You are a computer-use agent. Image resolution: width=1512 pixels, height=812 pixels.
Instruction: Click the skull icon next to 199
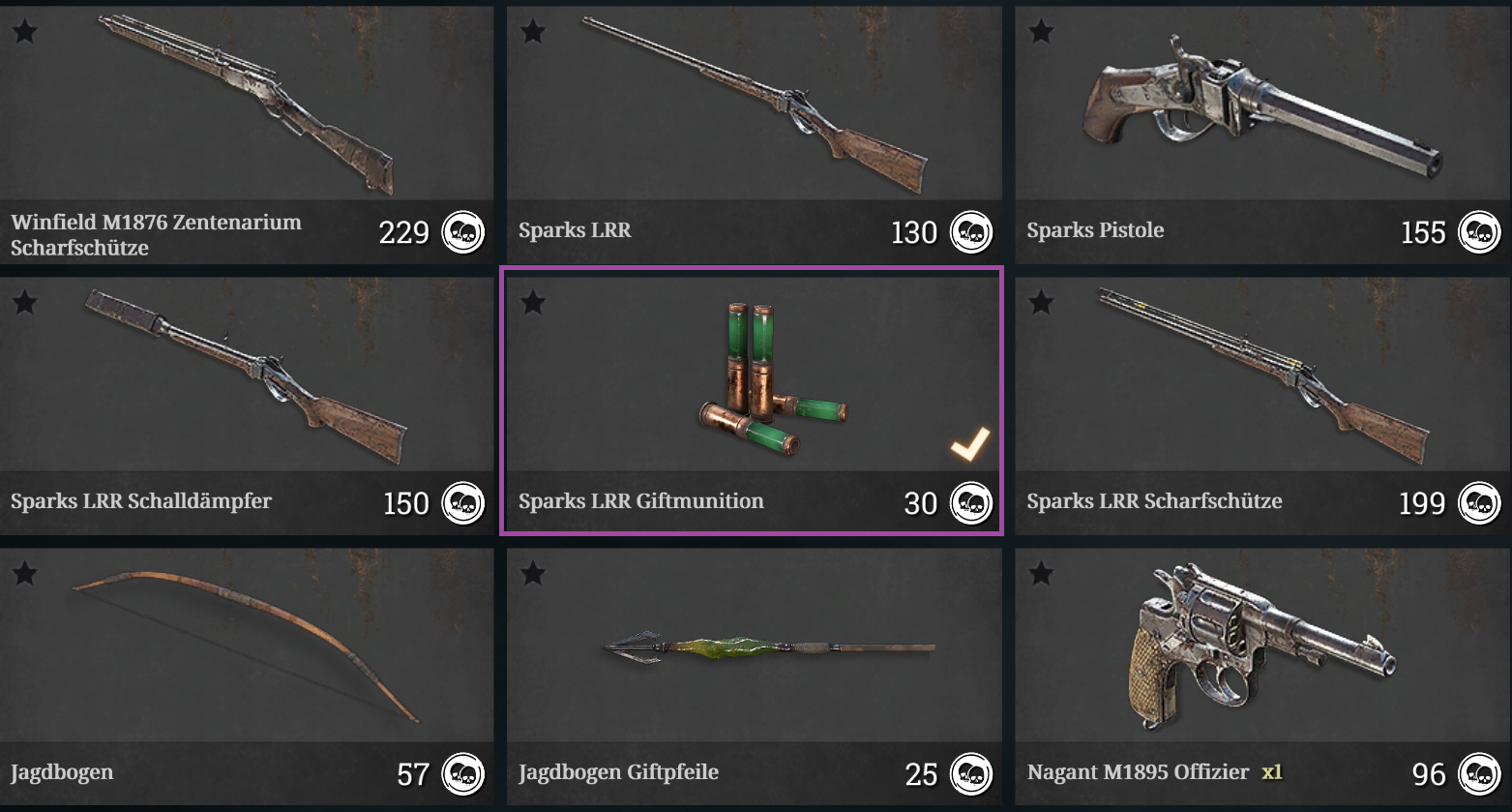tap(1482, 502)
